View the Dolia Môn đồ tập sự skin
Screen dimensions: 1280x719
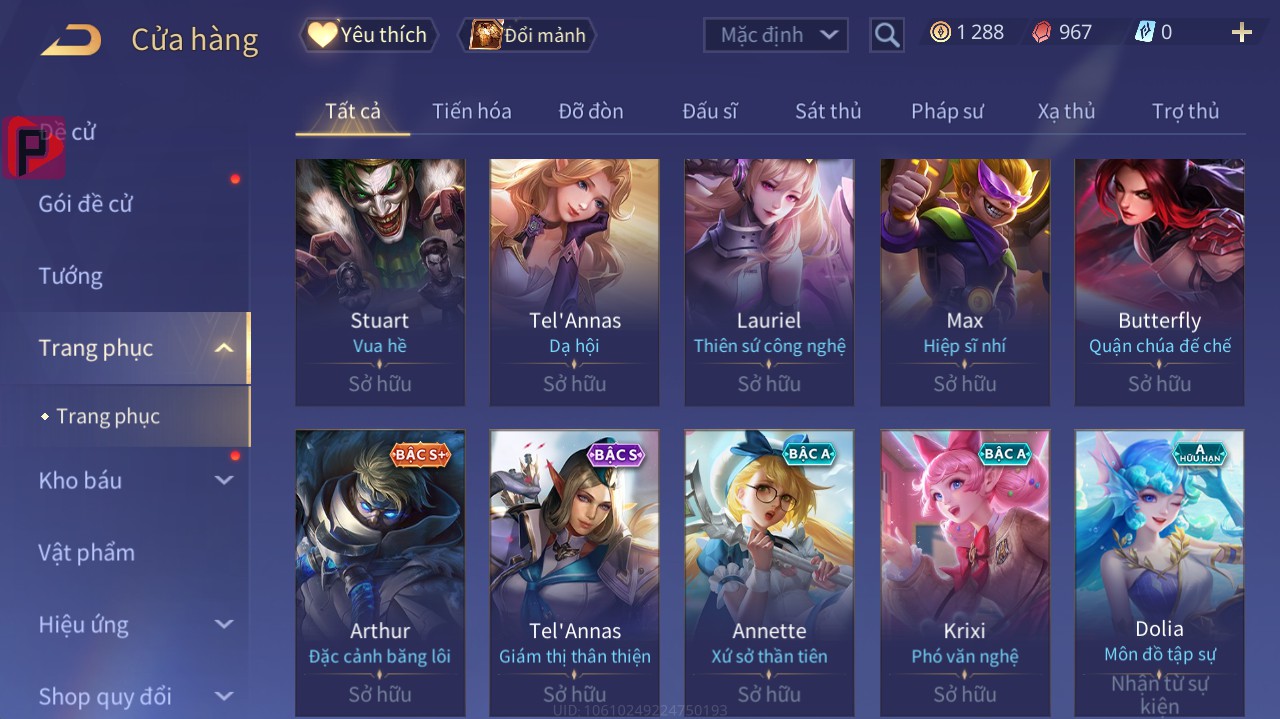click(1159, 572)
